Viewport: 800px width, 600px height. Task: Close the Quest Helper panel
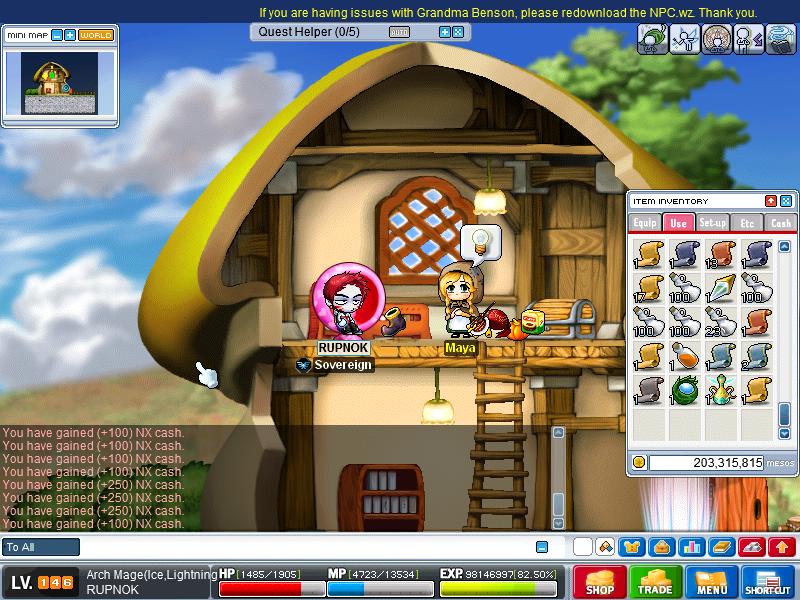point(458,32)
